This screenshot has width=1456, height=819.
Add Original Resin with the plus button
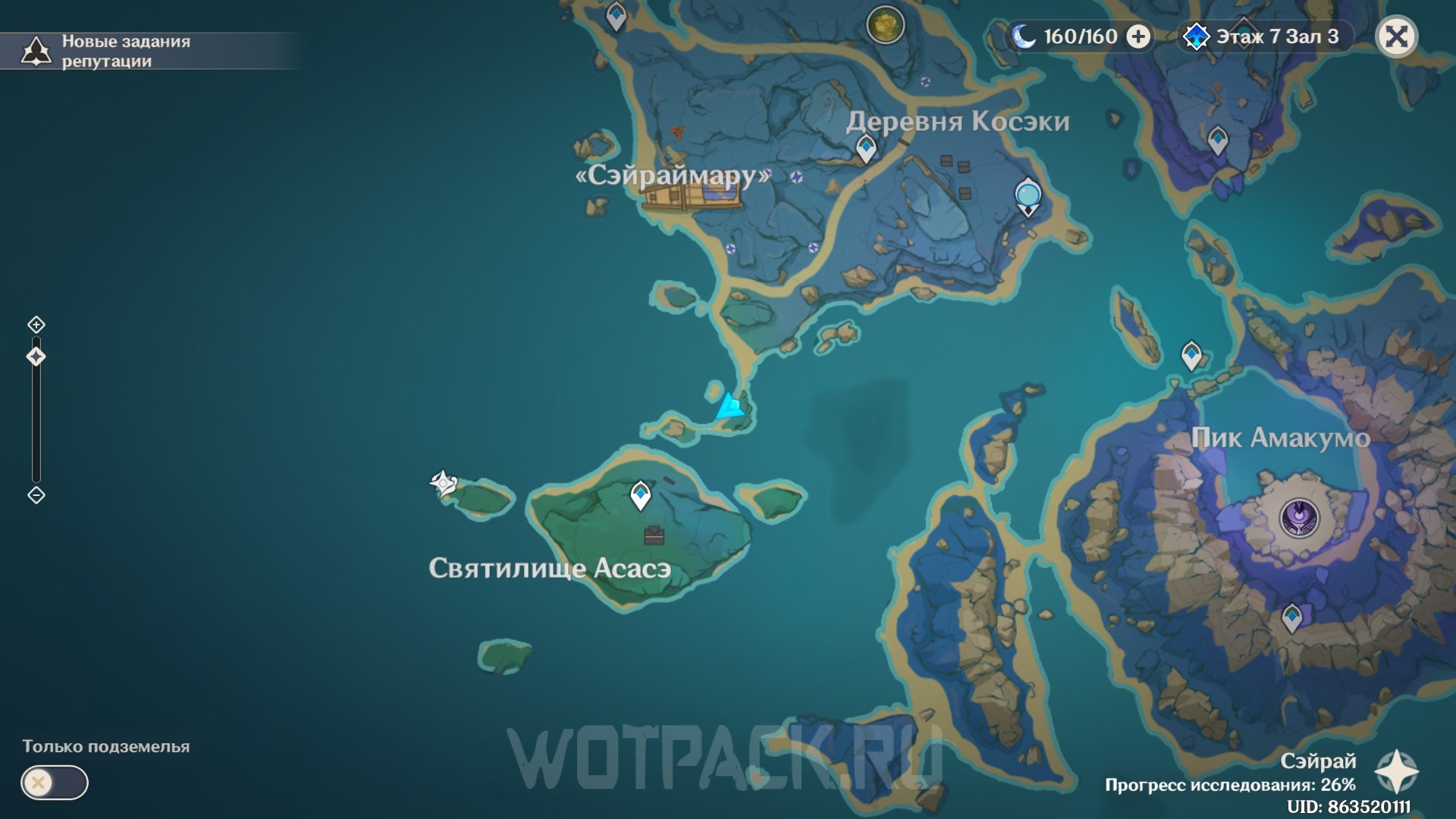1137,36
